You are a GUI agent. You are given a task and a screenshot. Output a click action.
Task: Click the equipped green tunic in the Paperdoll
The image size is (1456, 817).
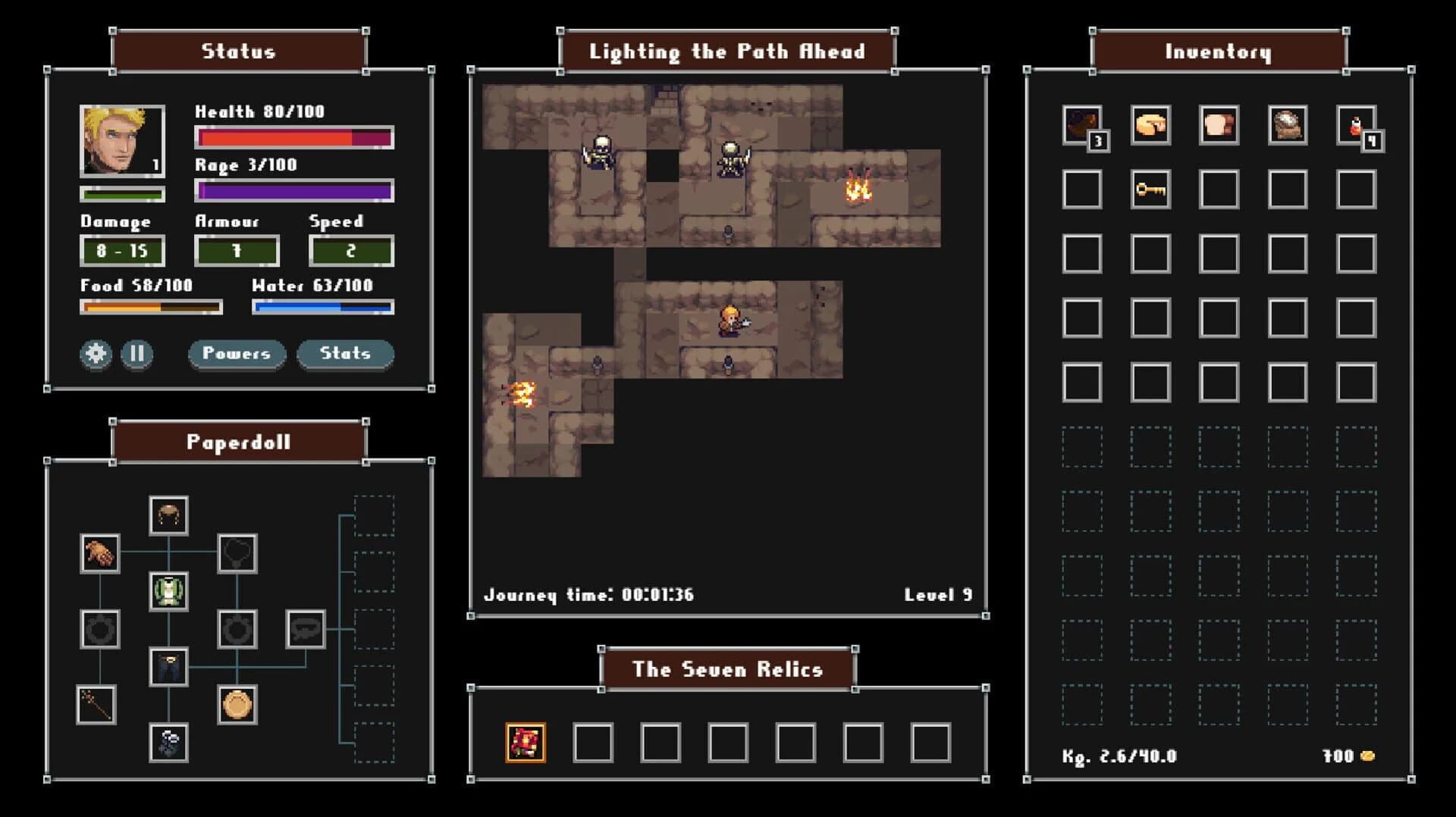pyautogui.click(x=169, y=592)
